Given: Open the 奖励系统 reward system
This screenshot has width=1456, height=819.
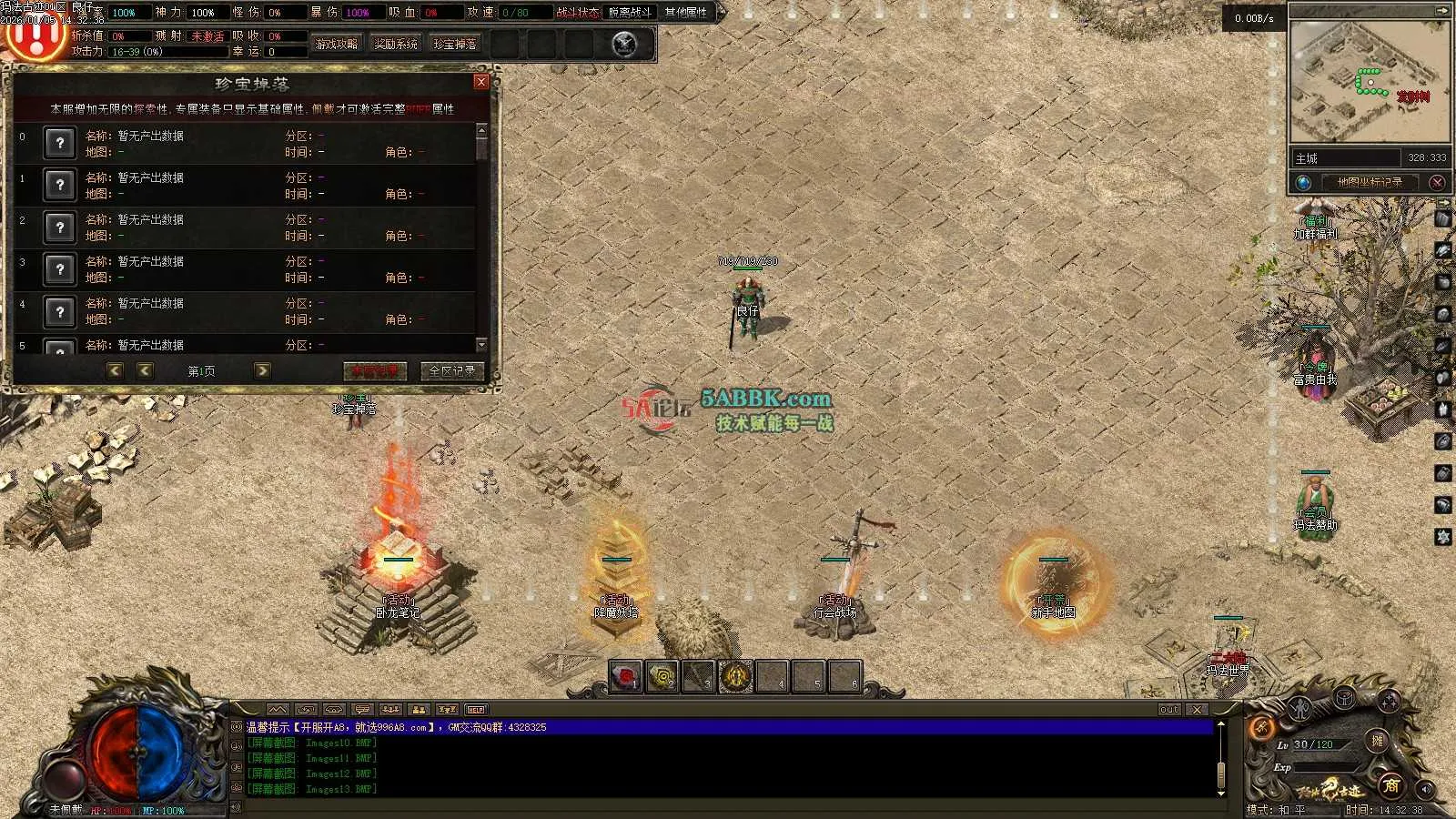Looking at the screenshot, I should pos(396,44).
